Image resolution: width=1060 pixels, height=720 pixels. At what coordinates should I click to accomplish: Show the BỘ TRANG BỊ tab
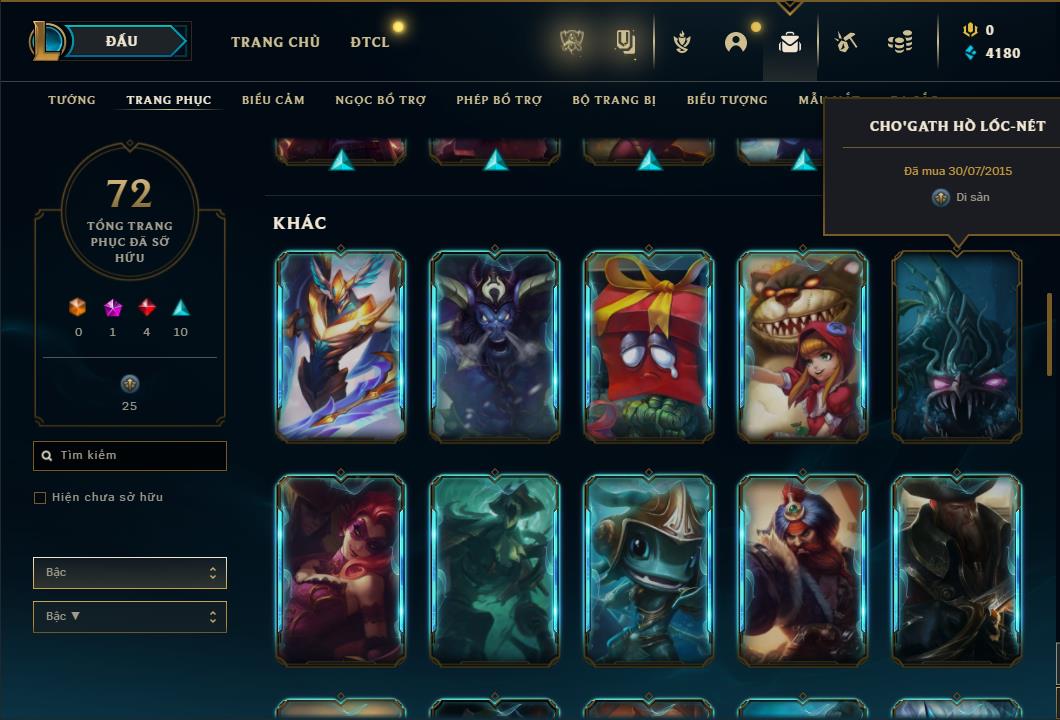614,100
